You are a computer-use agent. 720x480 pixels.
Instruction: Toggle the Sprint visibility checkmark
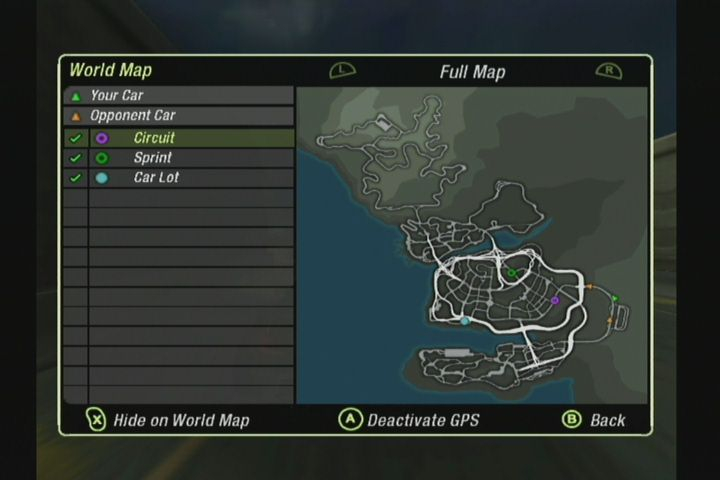coord(75,158)
